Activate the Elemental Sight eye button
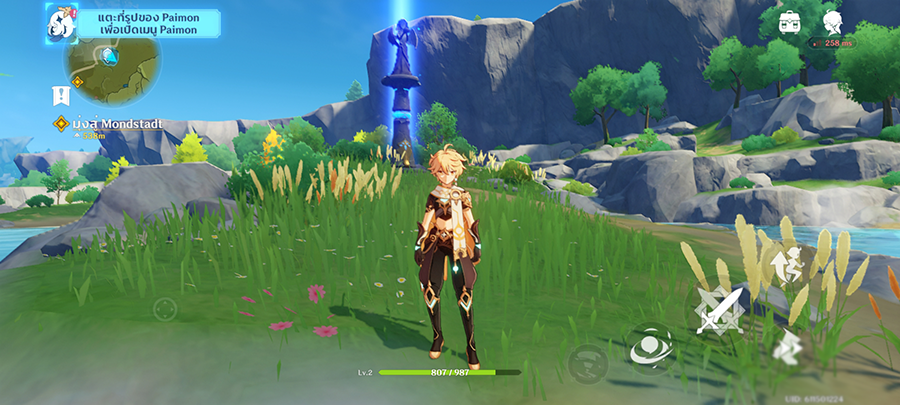The image size is (900, 405). [x=650, y=349]
